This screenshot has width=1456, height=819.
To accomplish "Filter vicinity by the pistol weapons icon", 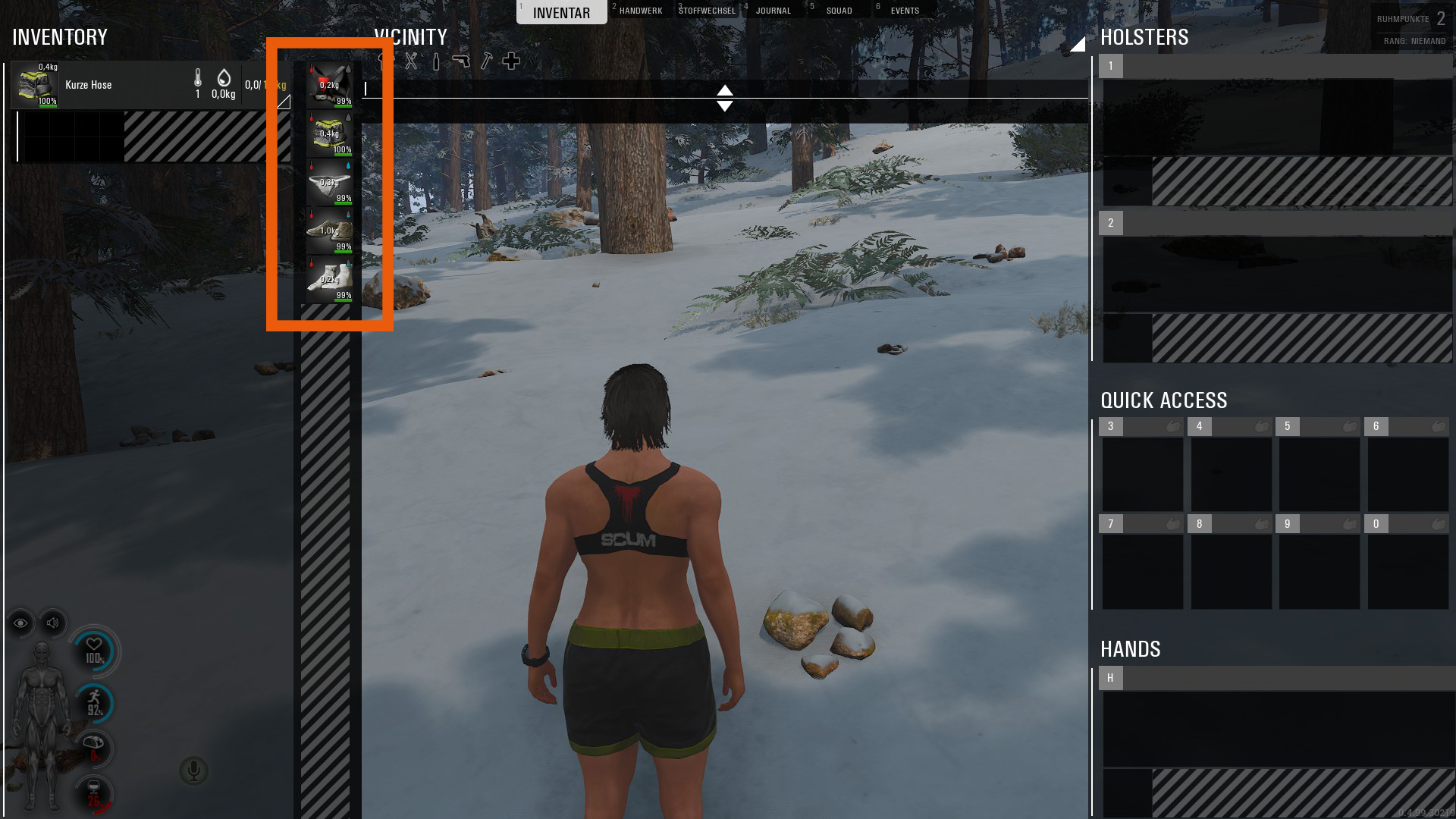I will point(461,61).
